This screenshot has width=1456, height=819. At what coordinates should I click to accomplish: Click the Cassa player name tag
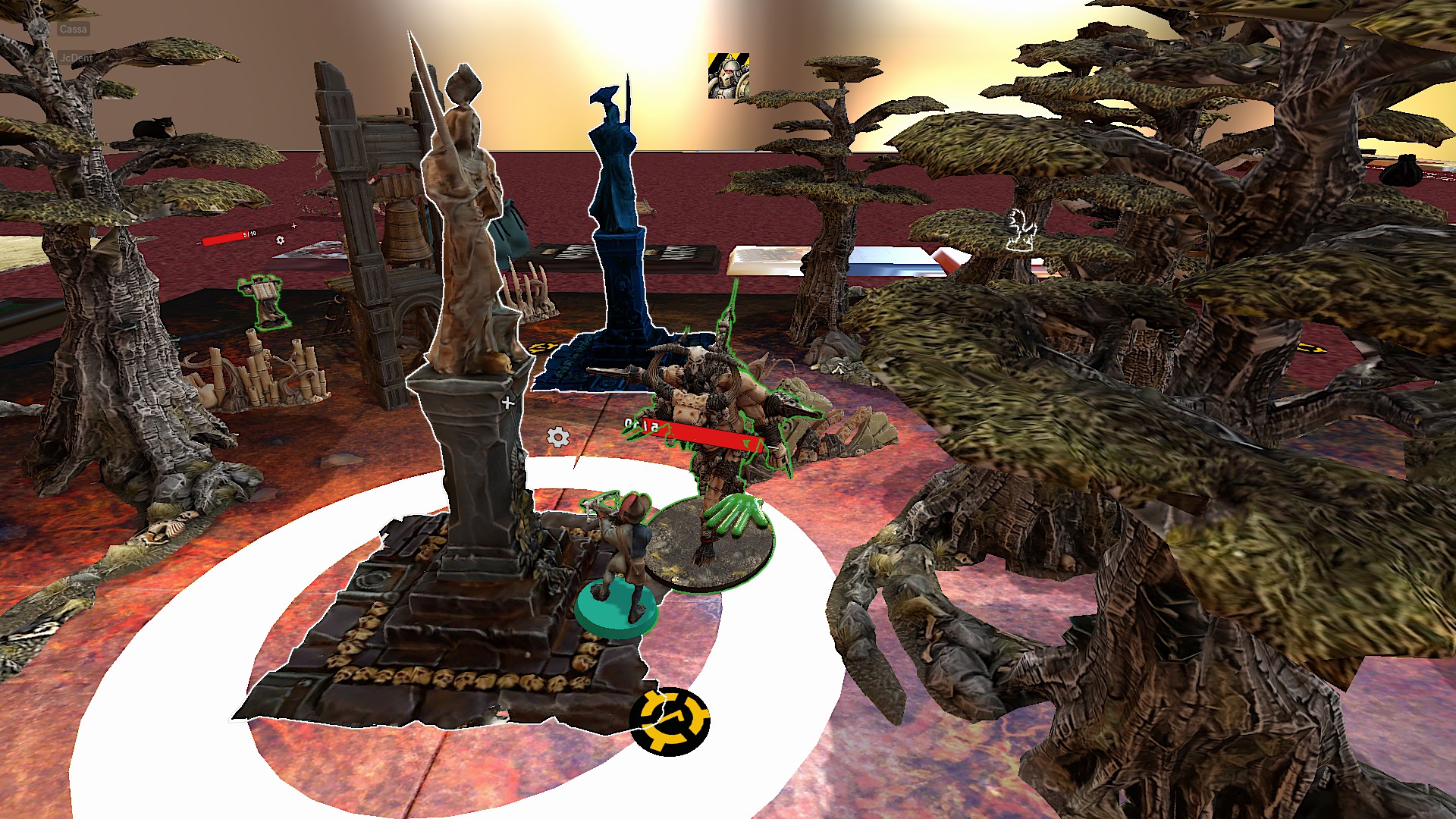[73, 30]
